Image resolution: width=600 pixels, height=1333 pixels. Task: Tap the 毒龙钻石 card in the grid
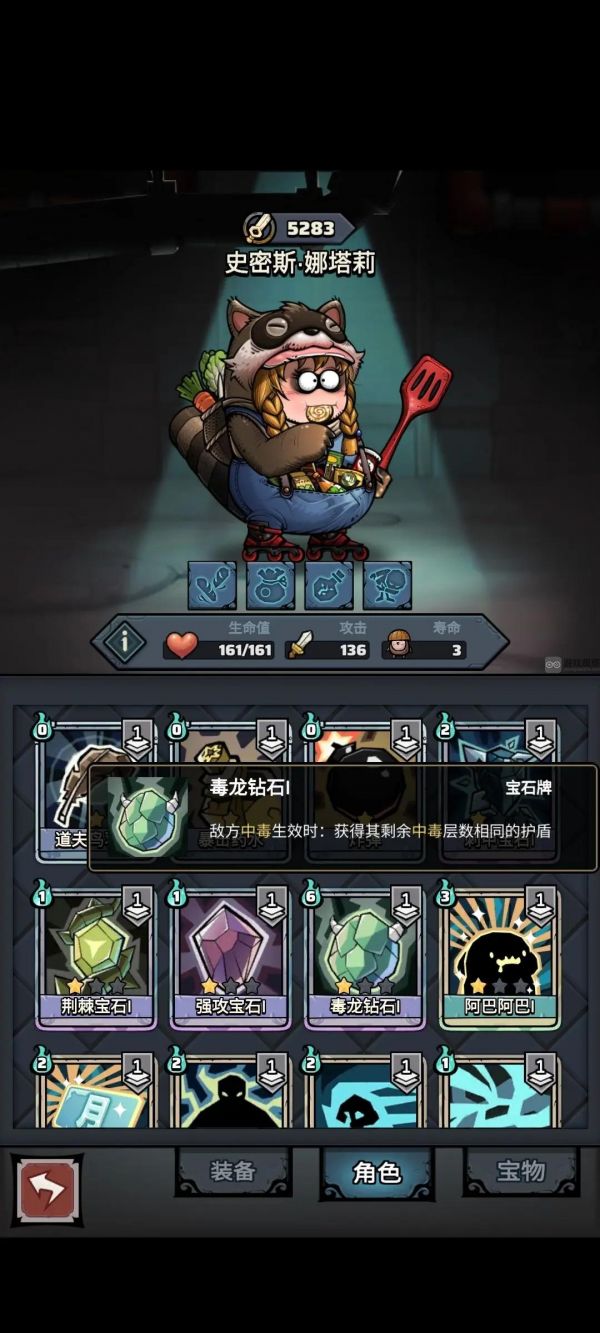[365, 958]
